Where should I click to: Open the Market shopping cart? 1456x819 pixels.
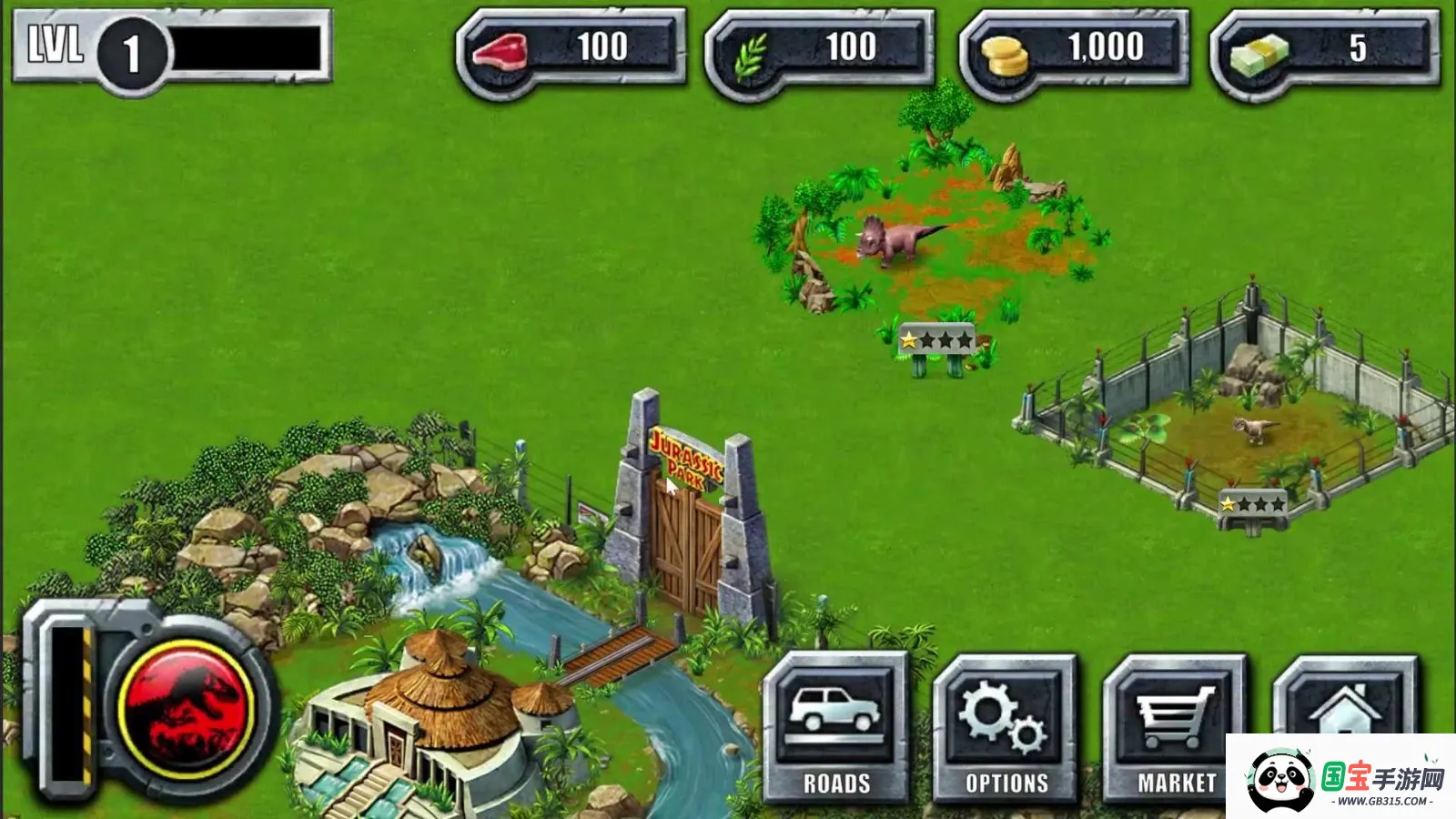click(x=1176, y=728)
